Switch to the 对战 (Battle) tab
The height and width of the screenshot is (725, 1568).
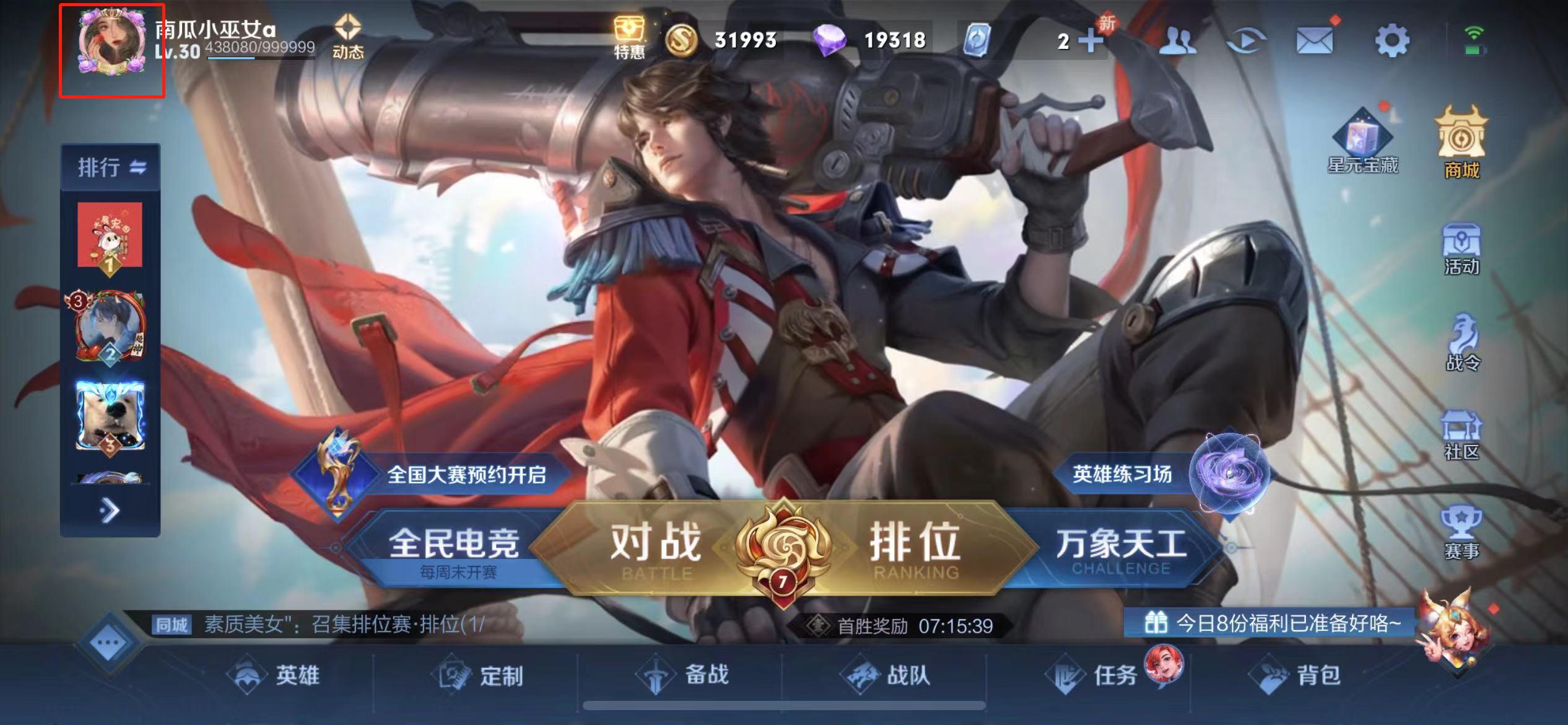tap(655, 547)
